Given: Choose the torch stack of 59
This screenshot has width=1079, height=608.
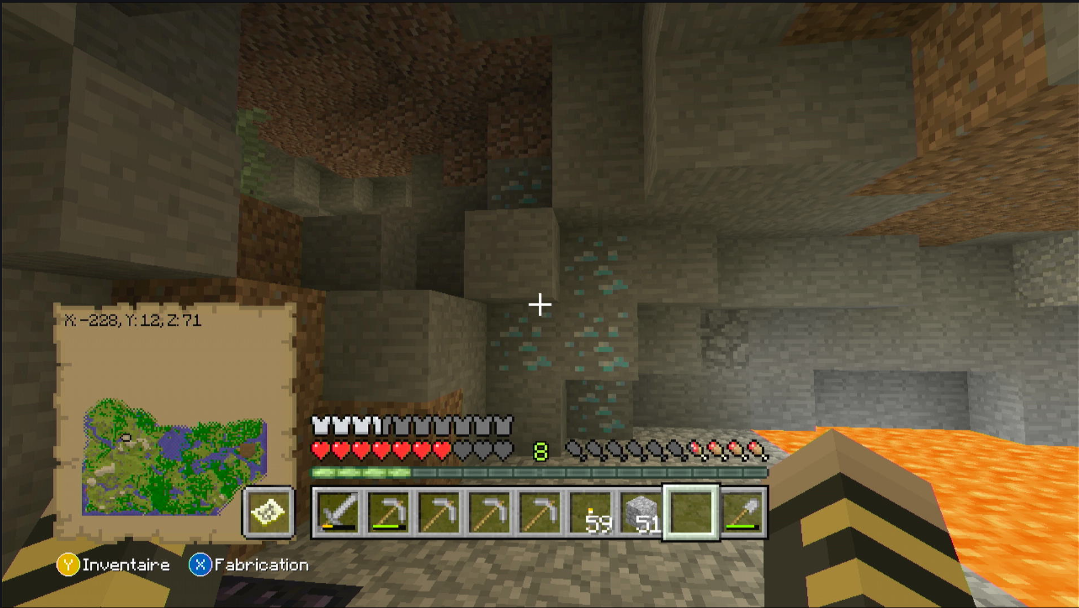Looking at the screenshot, I should [x=592, y=512].
